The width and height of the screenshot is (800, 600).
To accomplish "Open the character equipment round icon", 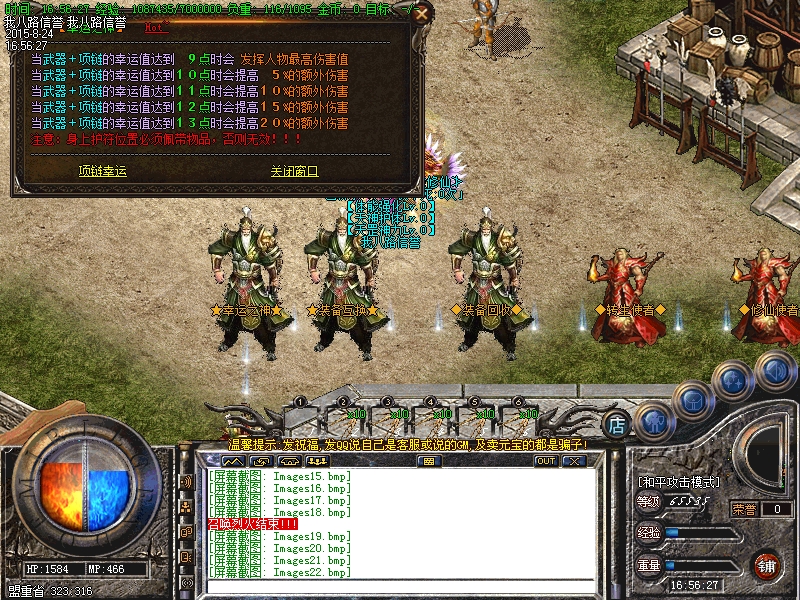I will [x=652, y=421].
